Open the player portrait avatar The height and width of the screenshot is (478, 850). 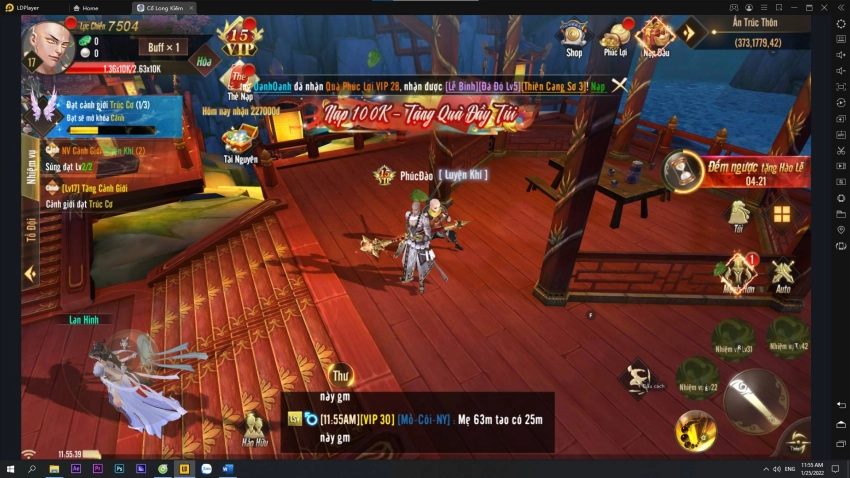click(47, 43)
